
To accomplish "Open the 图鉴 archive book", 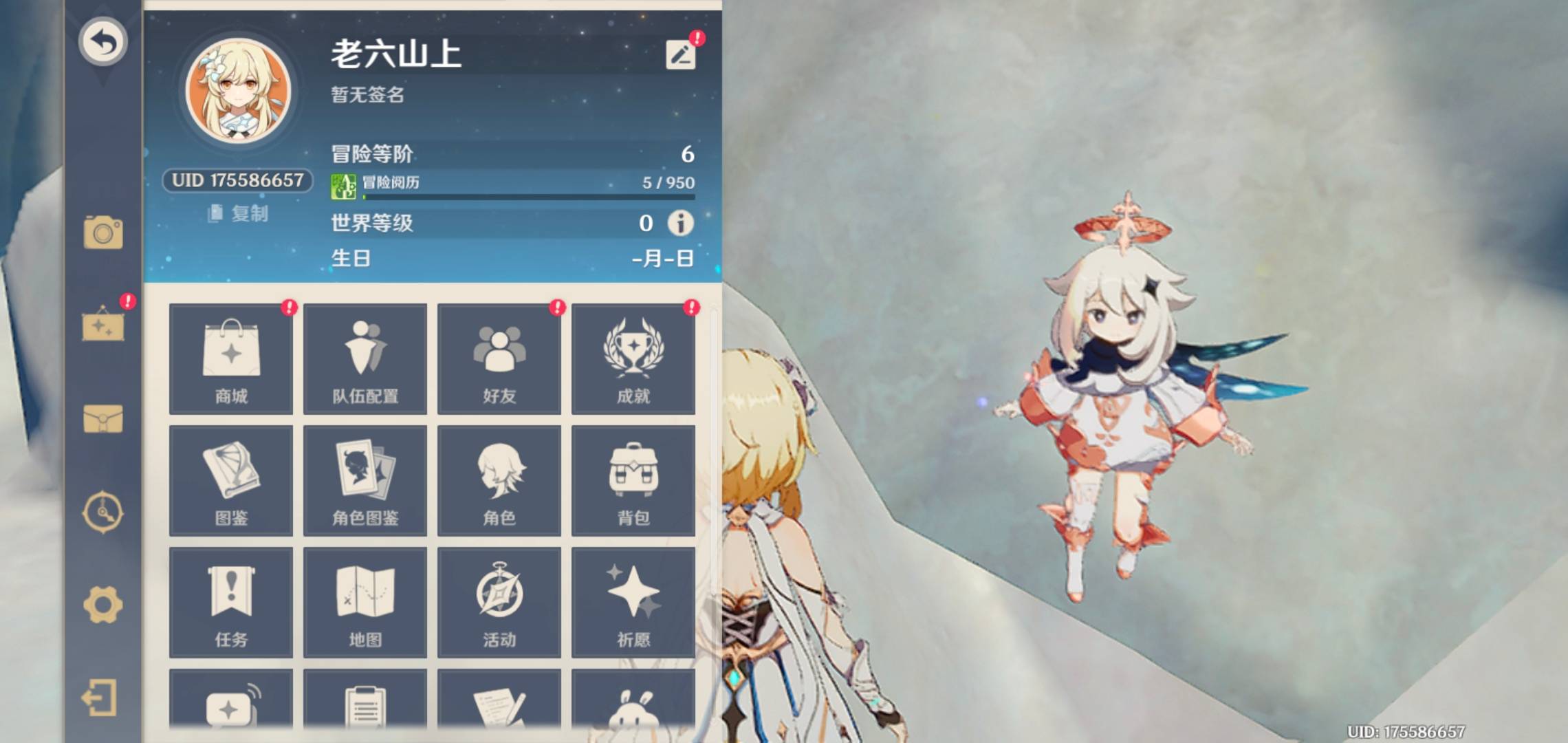I will [x=231, y=481].
